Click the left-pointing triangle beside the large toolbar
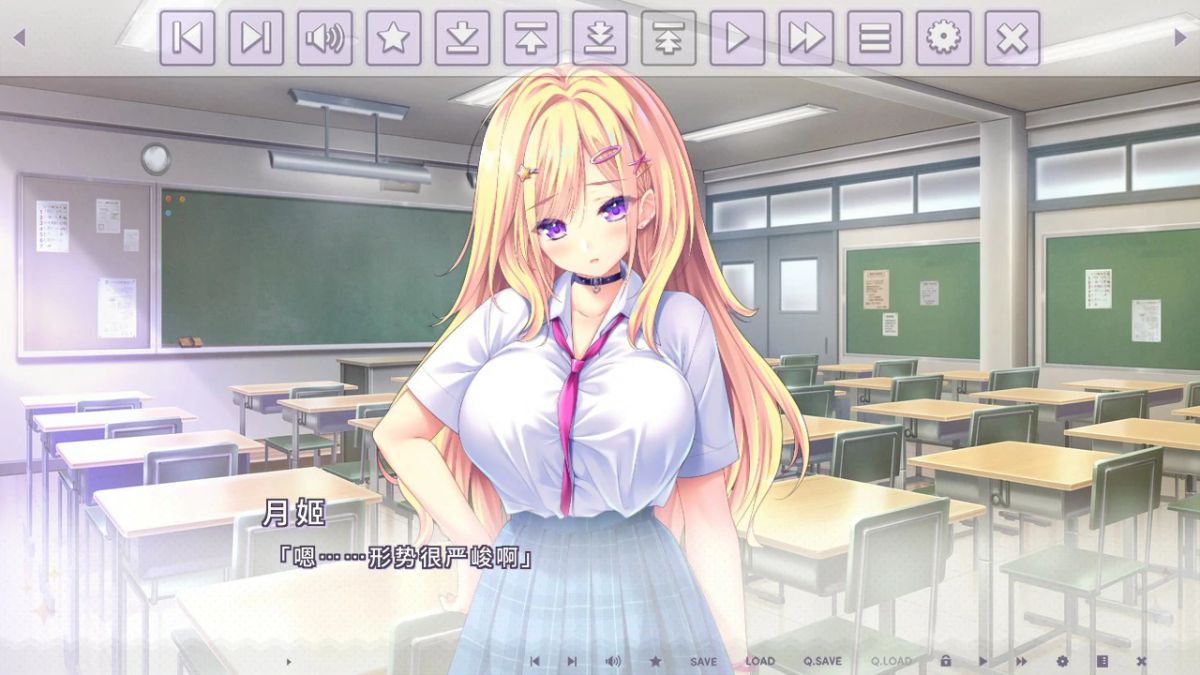This screenshot has width=1200, height=675. pos(18,38)
